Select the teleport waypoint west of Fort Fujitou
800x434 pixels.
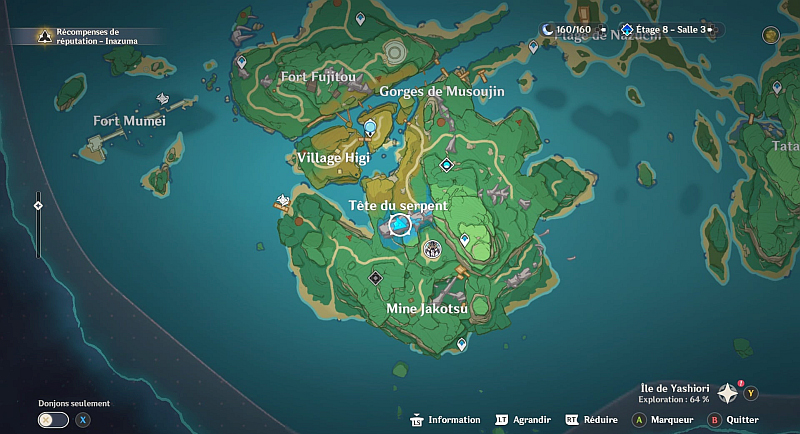click(241, 62)
